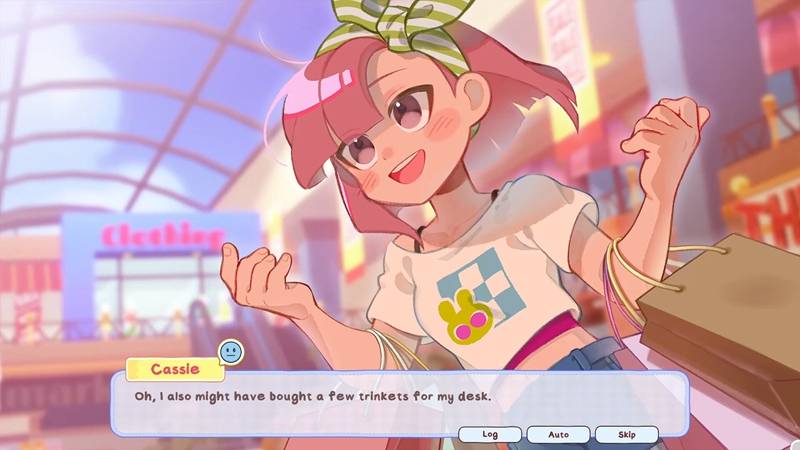This screenshot has width=800, height=450.
Task: Skip the current dialogue
Action: tap(627, 434)
